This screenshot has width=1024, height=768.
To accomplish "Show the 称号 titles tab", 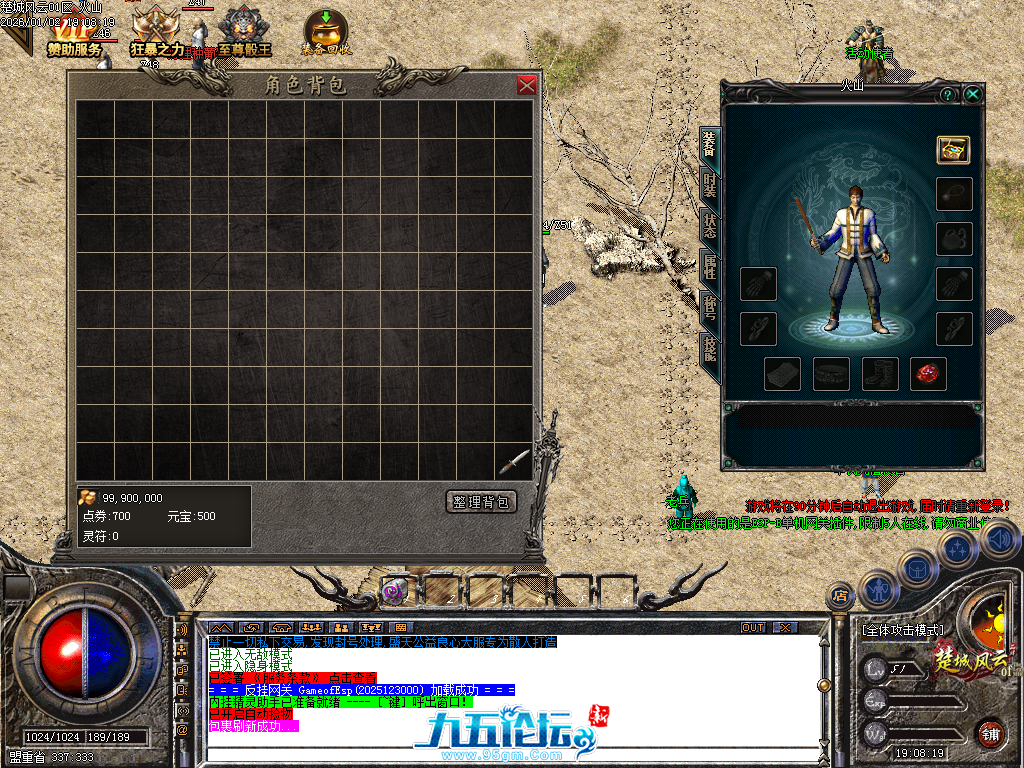I will pos(709,306).
